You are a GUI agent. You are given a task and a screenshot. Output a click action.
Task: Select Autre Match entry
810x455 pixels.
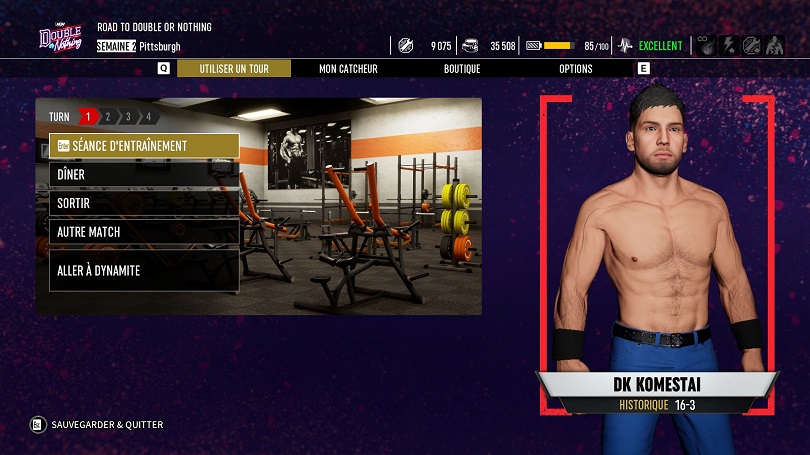[x=144, y=232]
